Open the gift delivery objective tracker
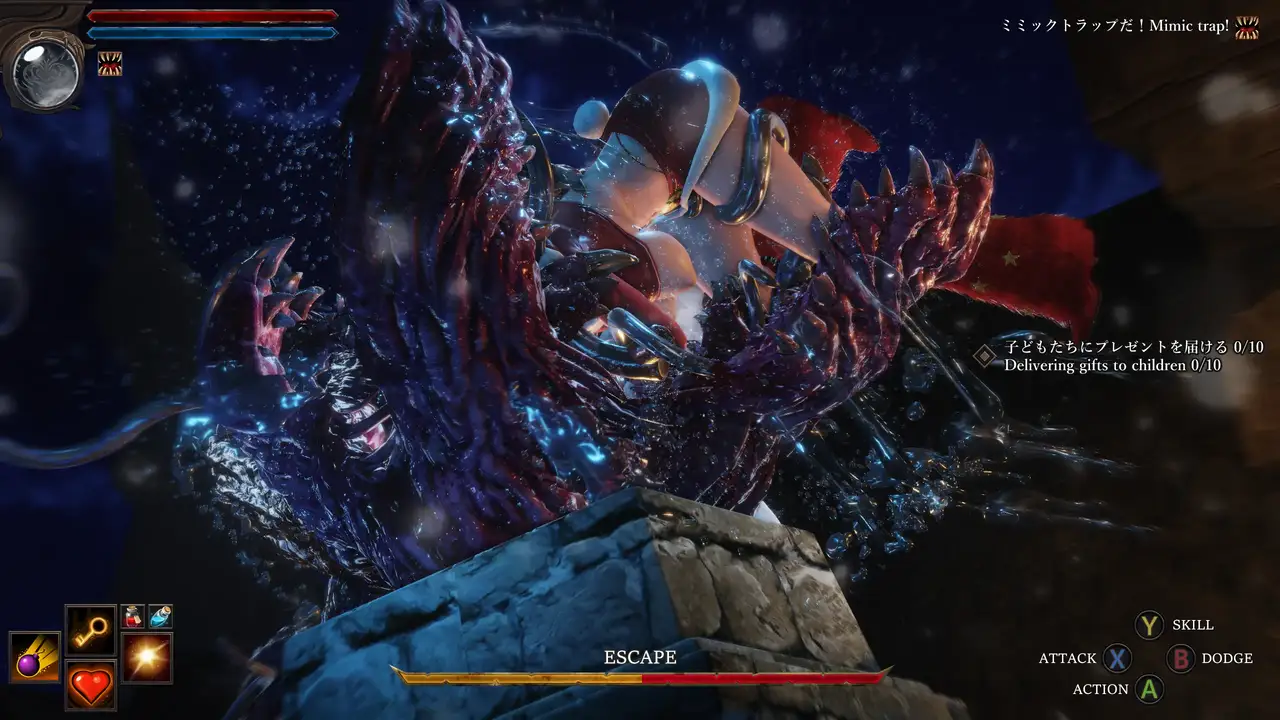This screenshot has height=720, width=1280. pyautogui.click(x=1134, y=356)
